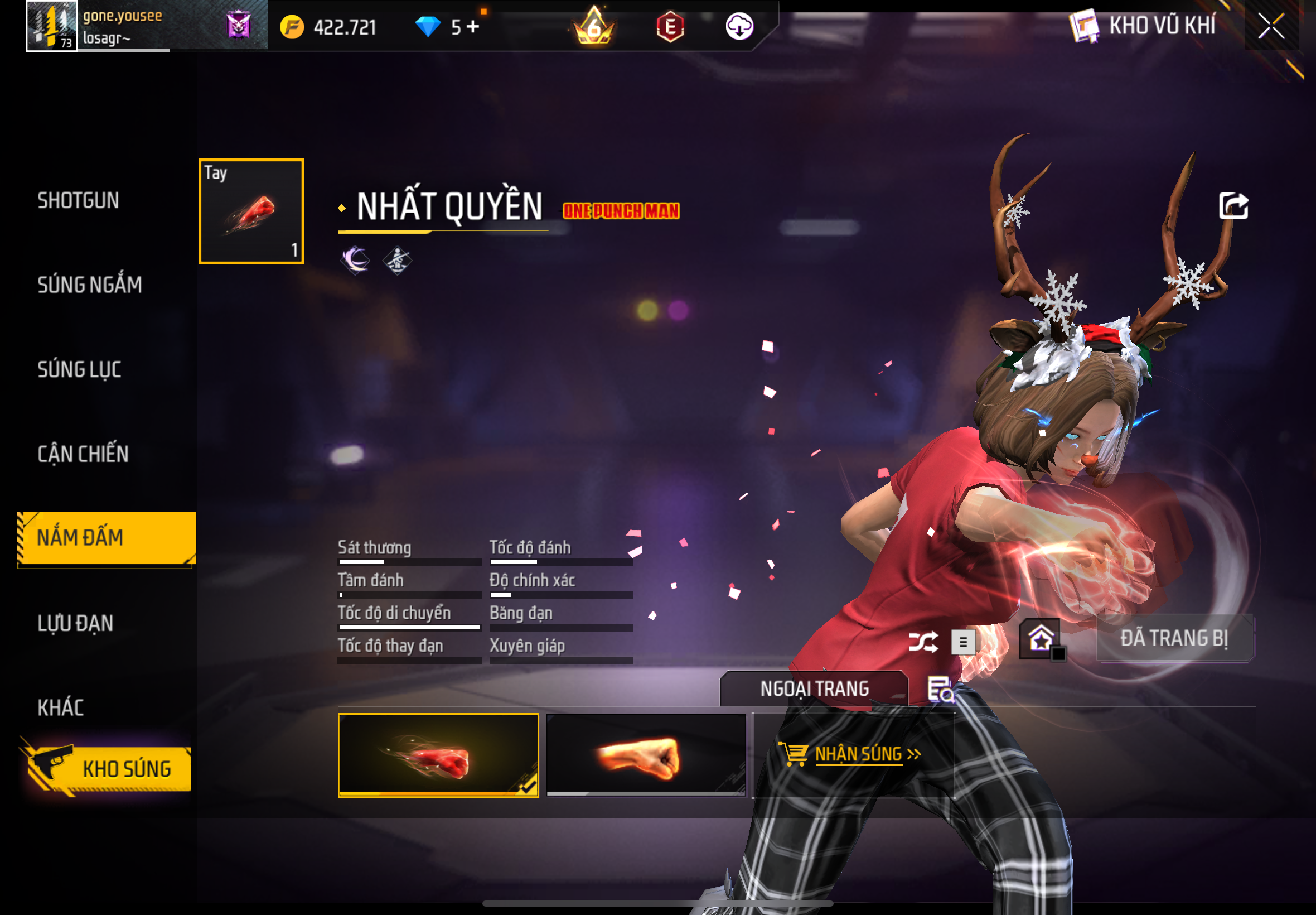Image resolution: width=1316 pixels, height=915 pixels.
Task: Add diamonds with the plus button
Action: 473,26
